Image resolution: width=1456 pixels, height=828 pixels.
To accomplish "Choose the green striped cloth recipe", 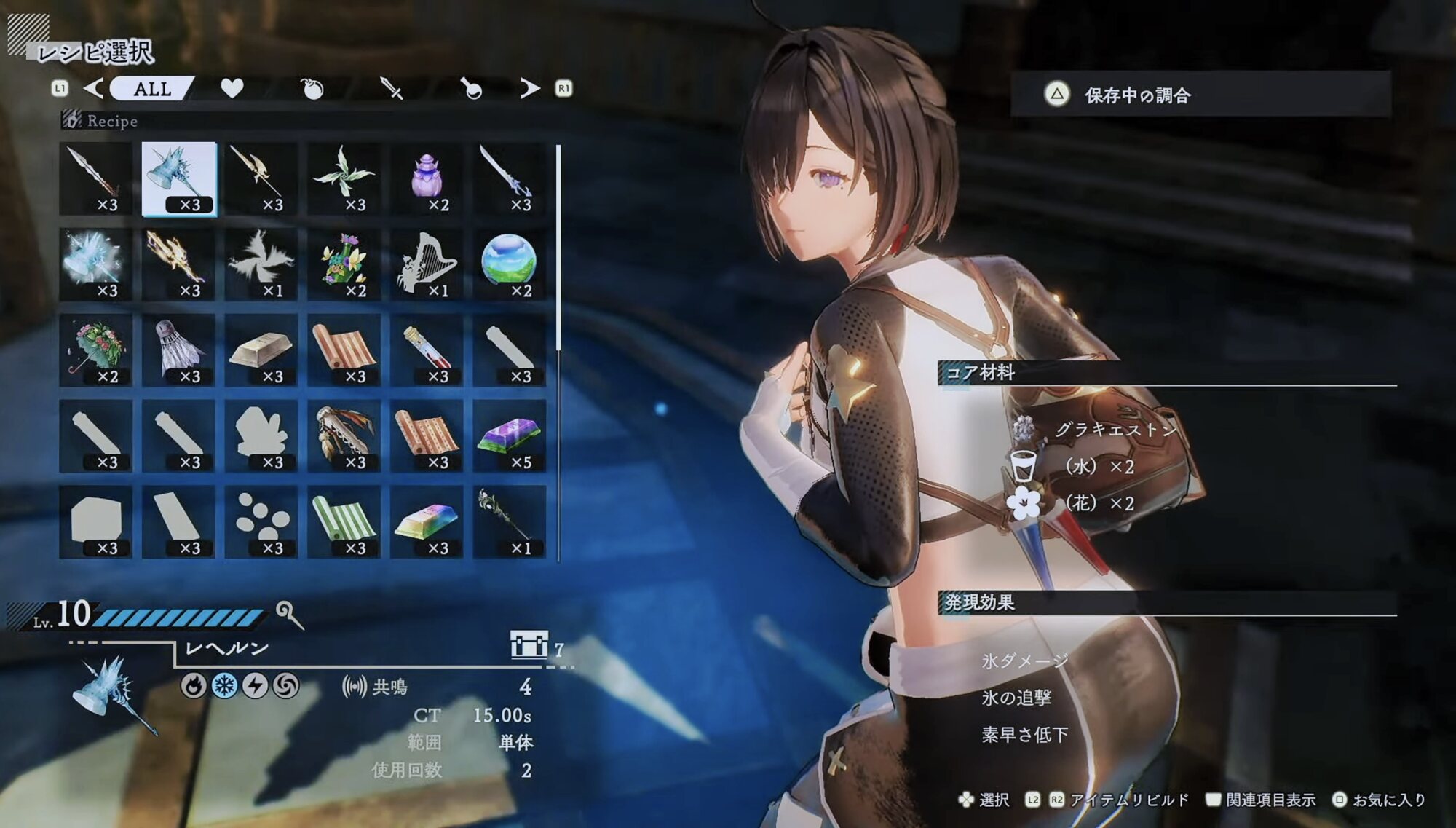I will tap(344, 521).
